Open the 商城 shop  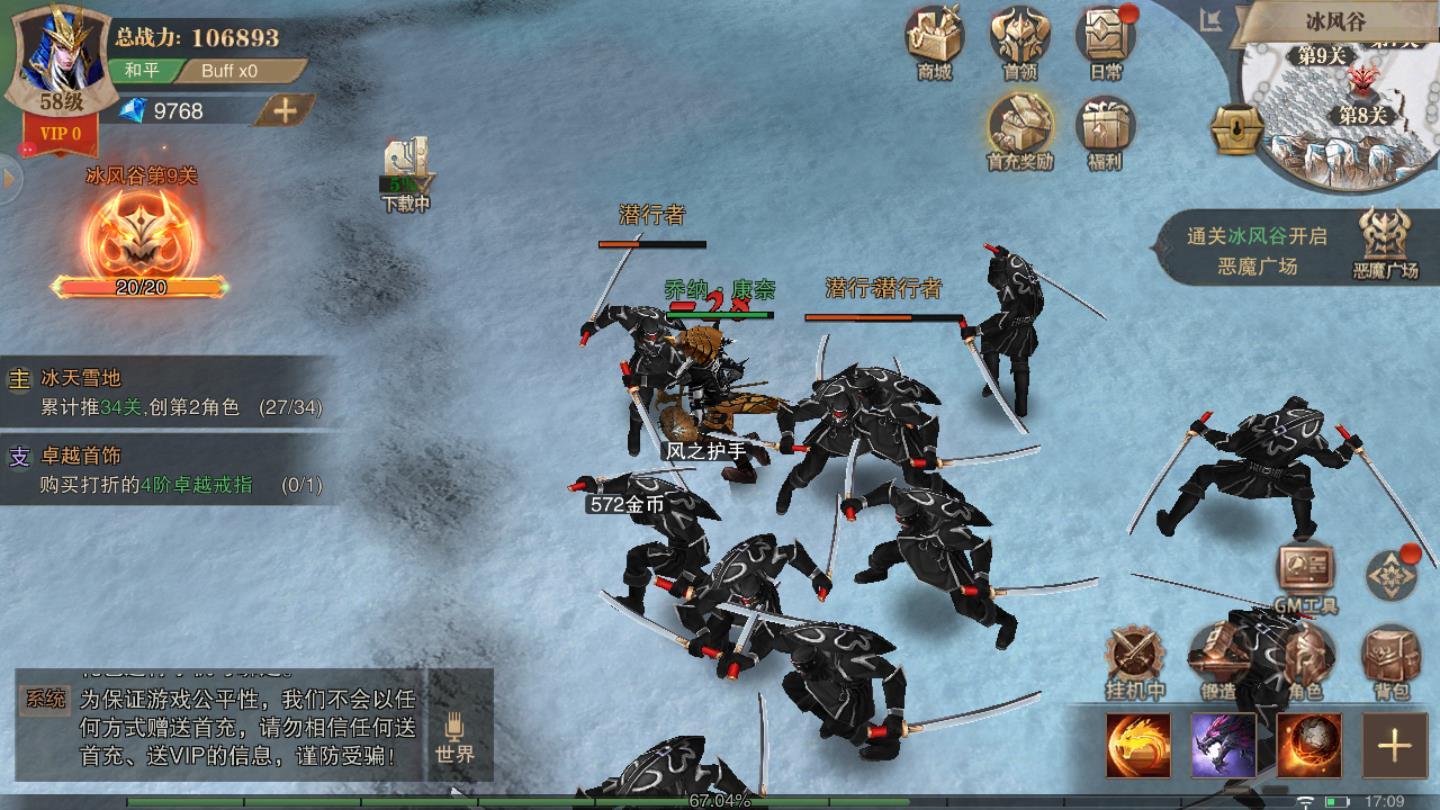(x=934, y=38)
